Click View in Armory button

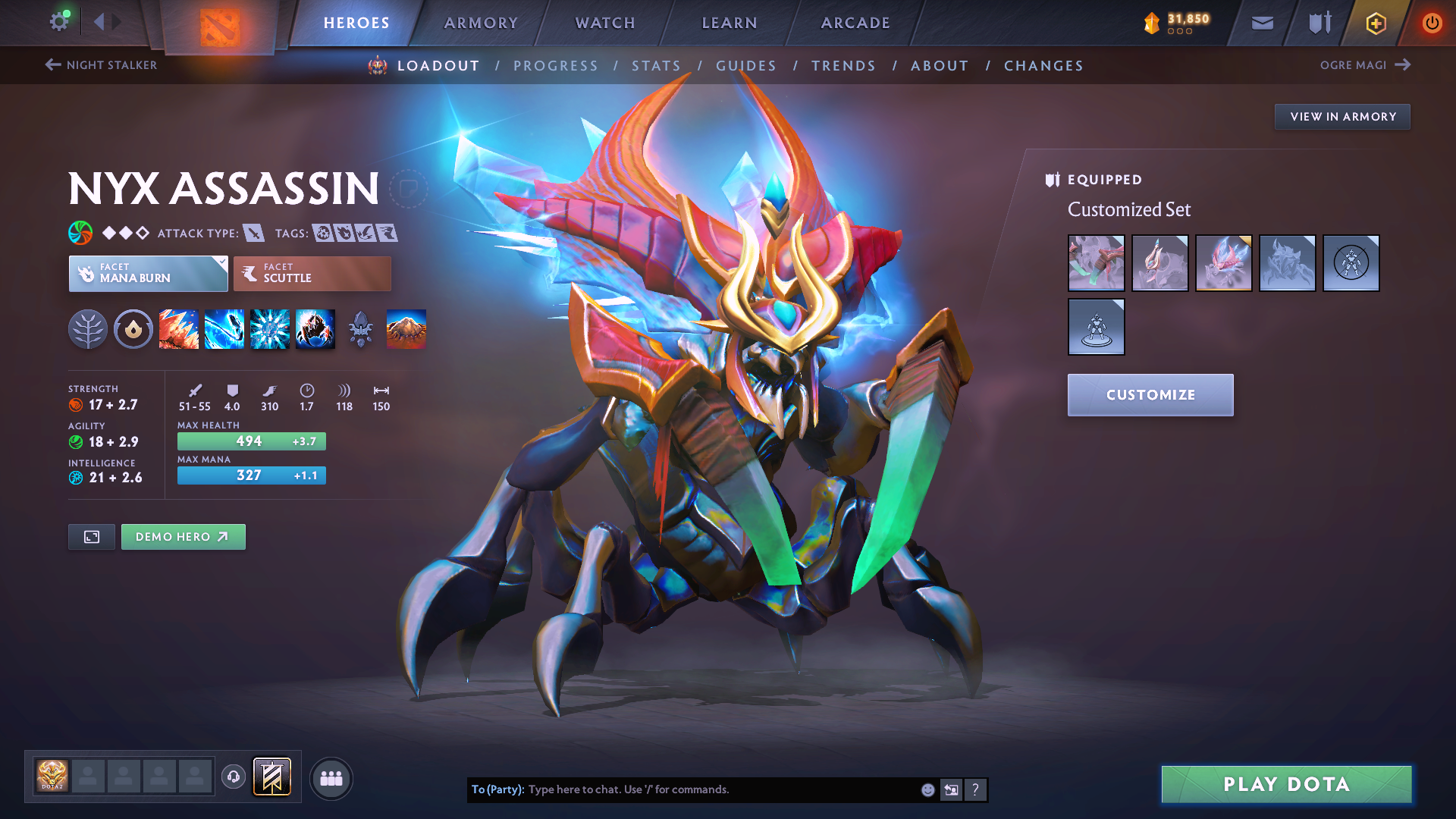coord(1342,117)
